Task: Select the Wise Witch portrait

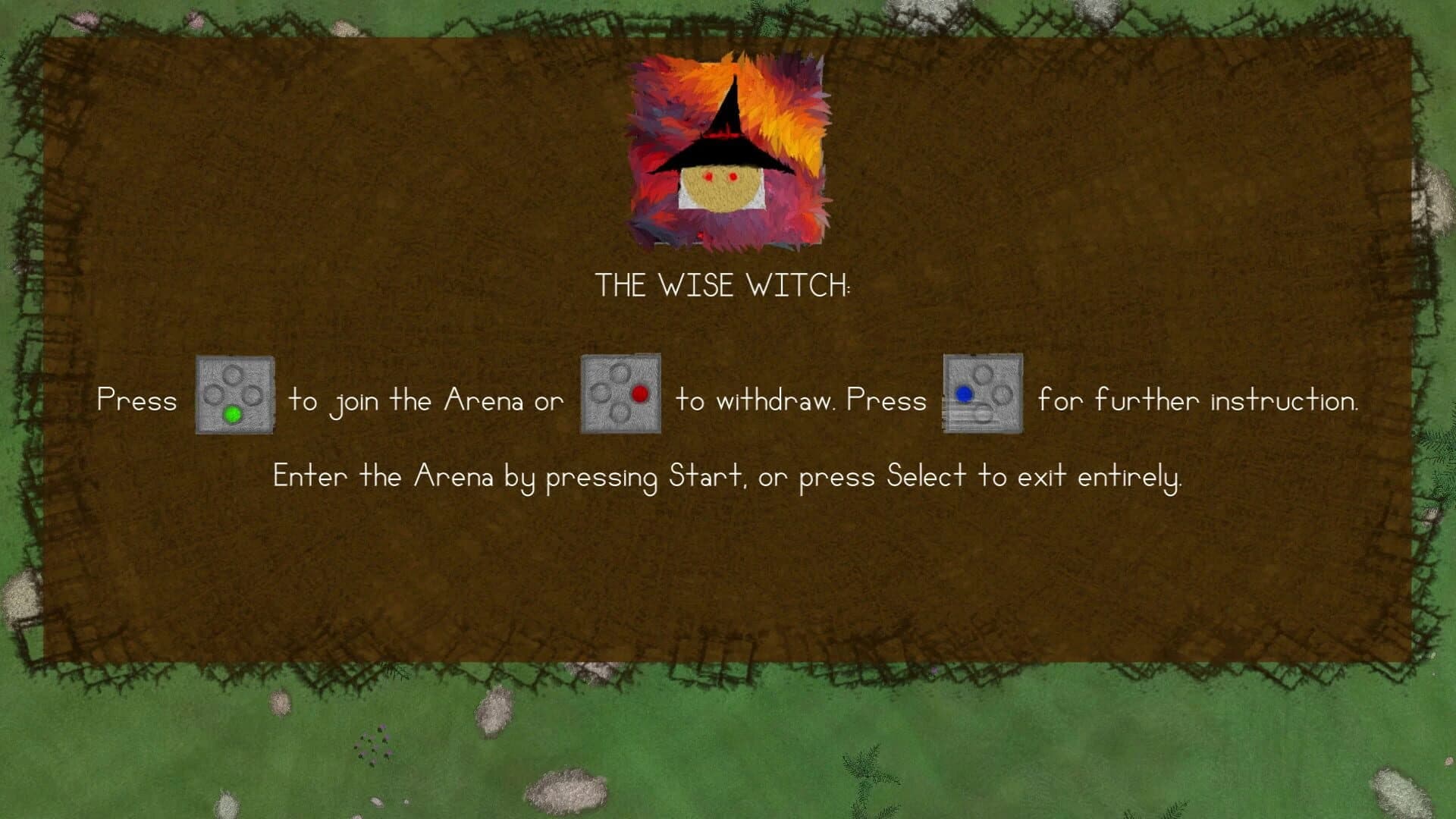Action: (728, 152)
